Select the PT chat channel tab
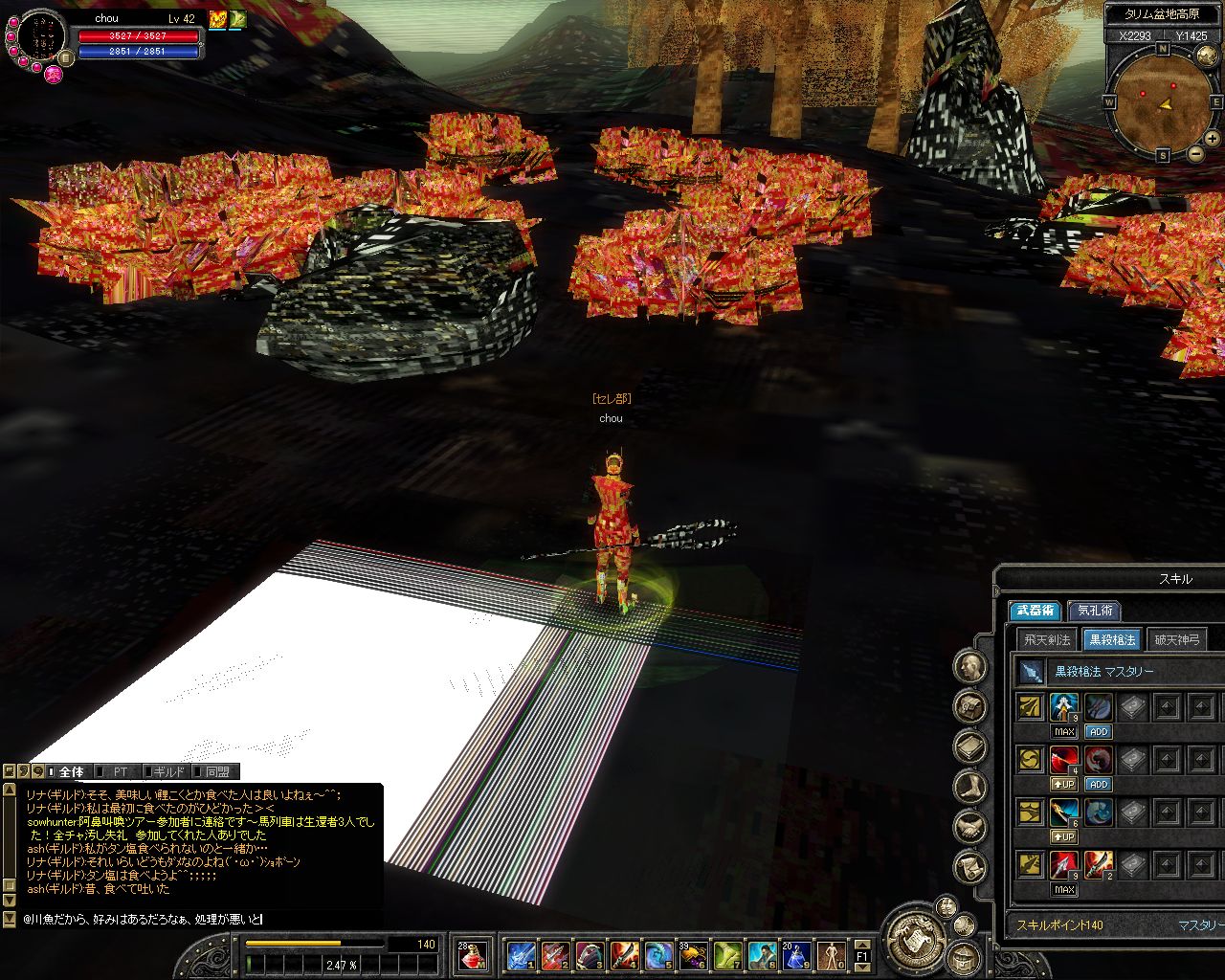 (120, 771)
